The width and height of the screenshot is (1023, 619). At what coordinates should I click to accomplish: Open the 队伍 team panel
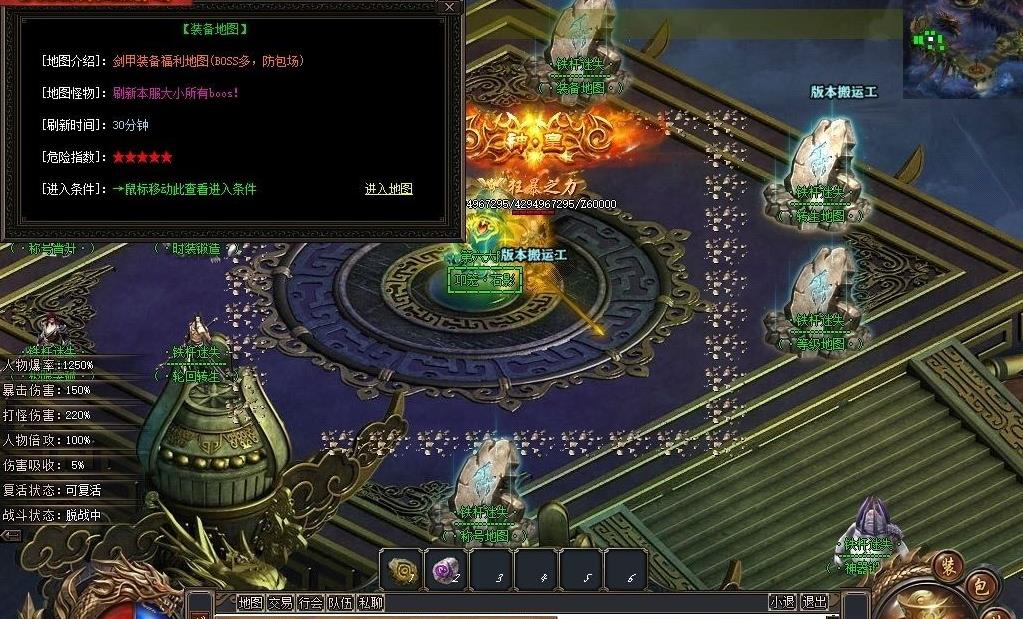pyautogui.click(x=341, y=602)
